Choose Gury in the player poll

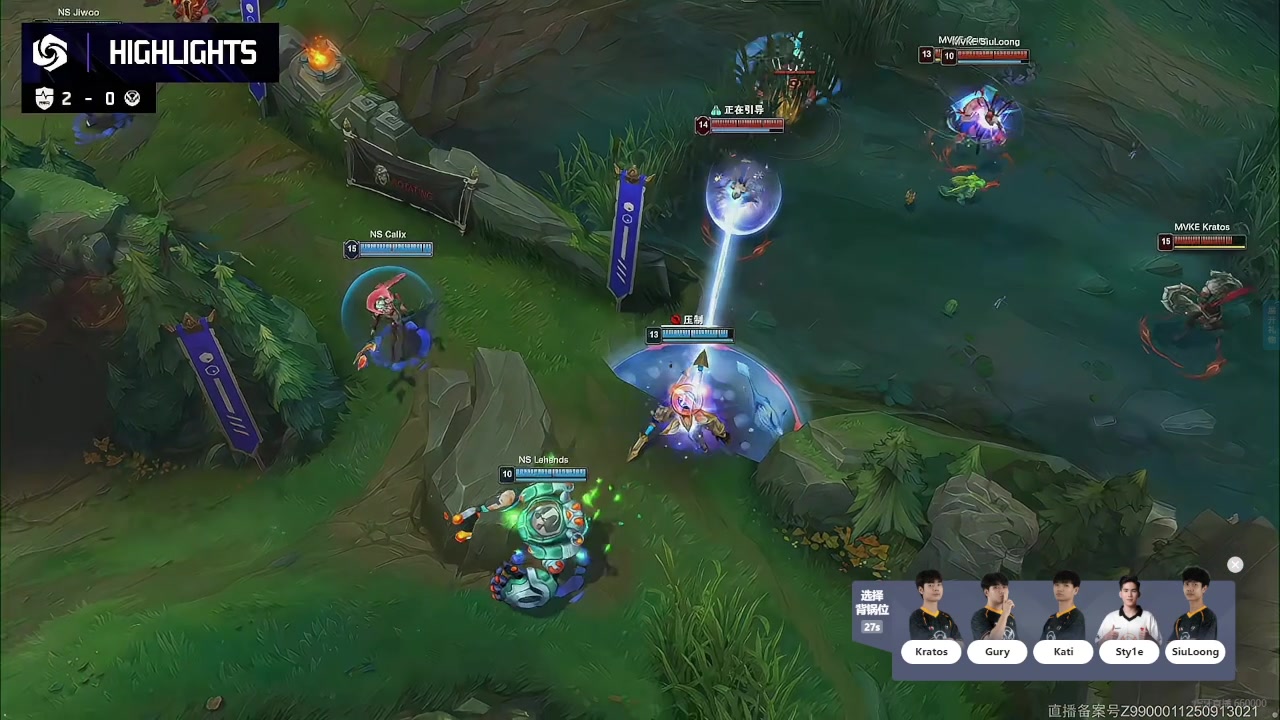997,652
